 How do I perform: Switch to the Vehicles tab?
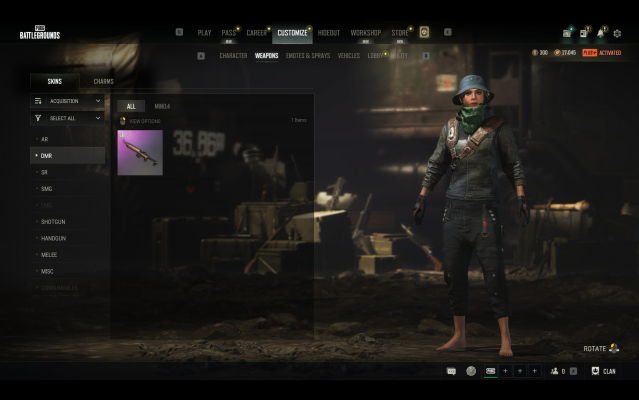(x=348, y=56)
